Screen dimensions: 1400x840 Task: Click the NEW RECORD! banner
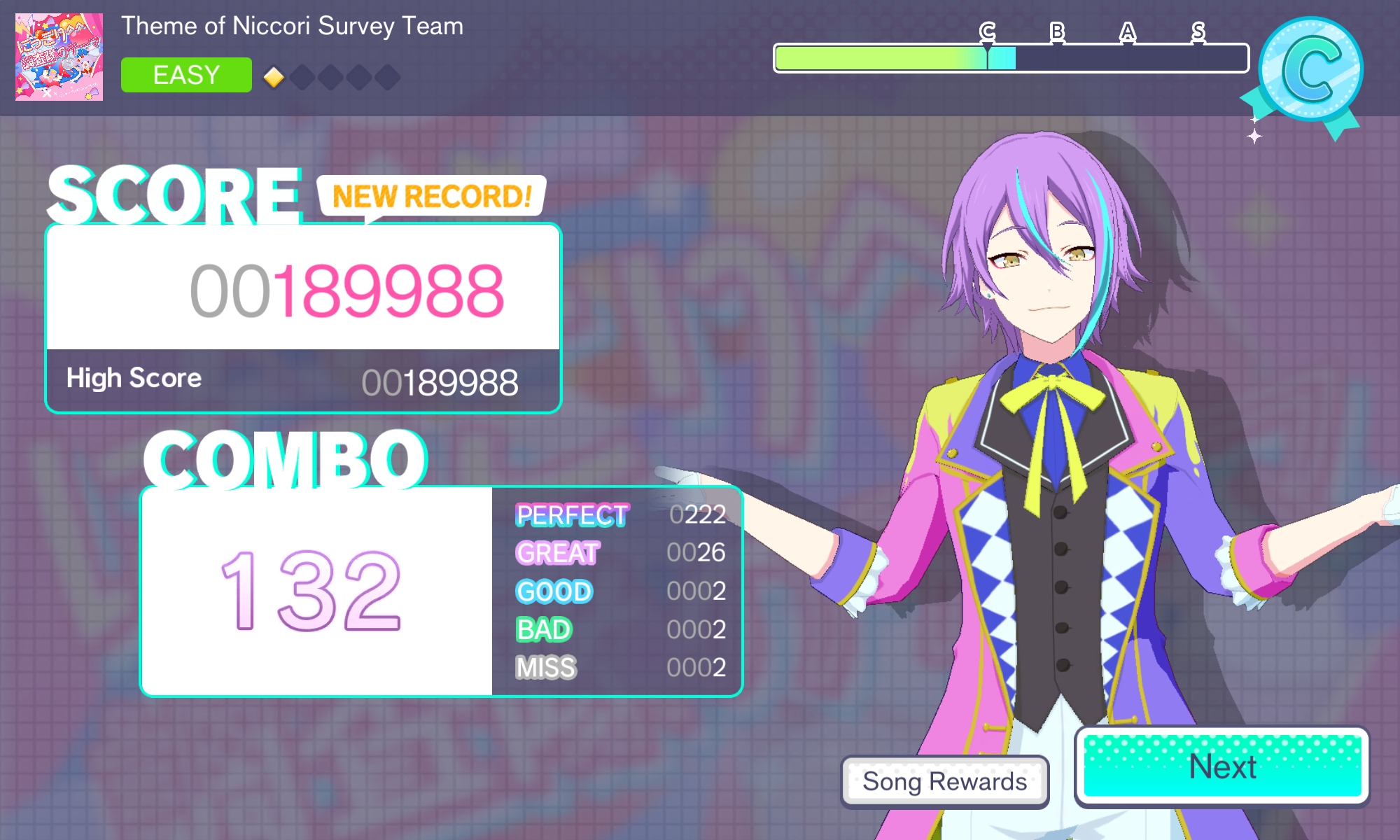pos(433,197)
